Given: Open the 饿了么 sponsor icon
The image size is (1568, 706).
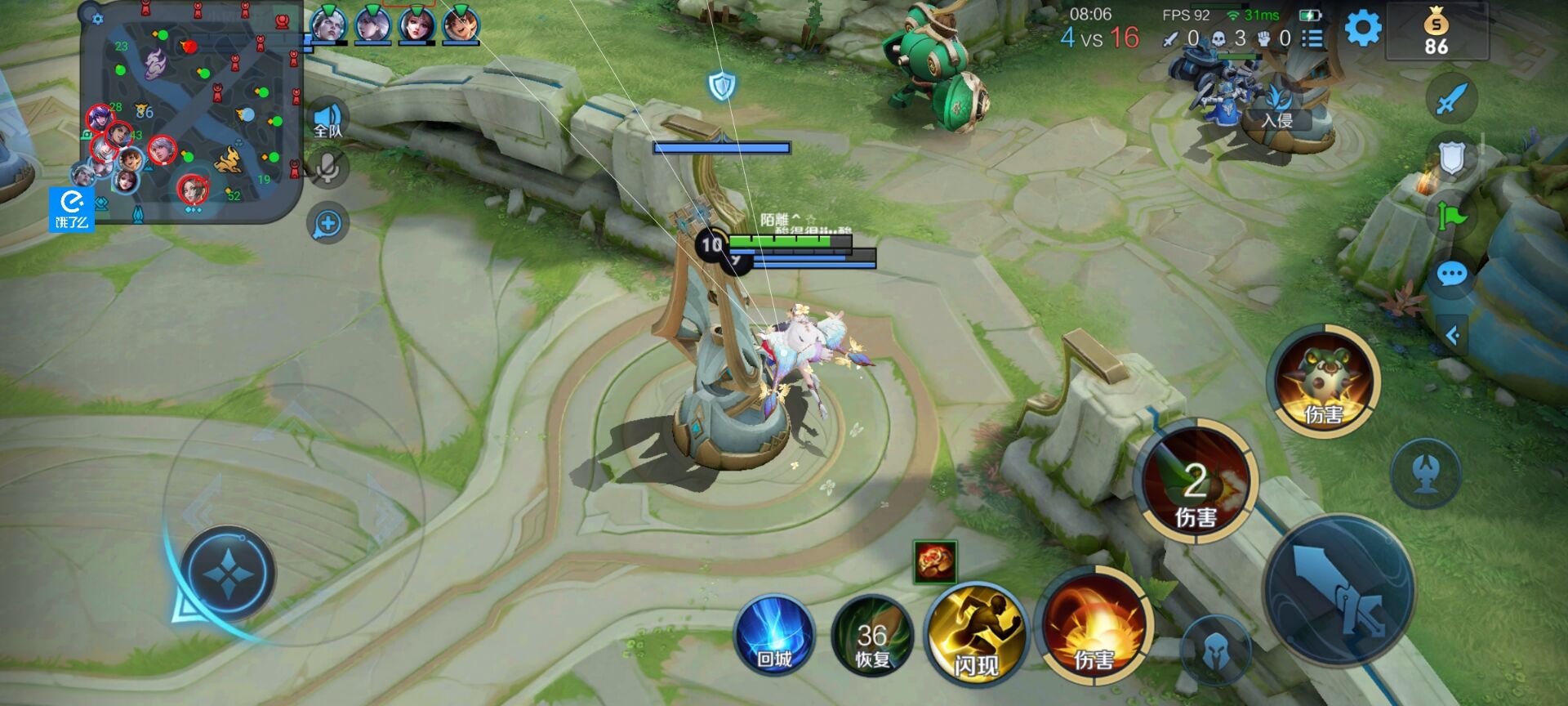Looking at the screenshot, I should pos(72,209).
